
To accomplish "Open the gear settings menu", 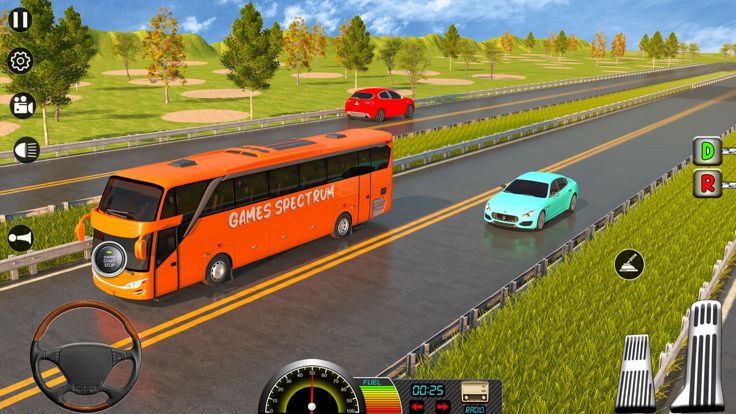I will (x=20, y=61).
